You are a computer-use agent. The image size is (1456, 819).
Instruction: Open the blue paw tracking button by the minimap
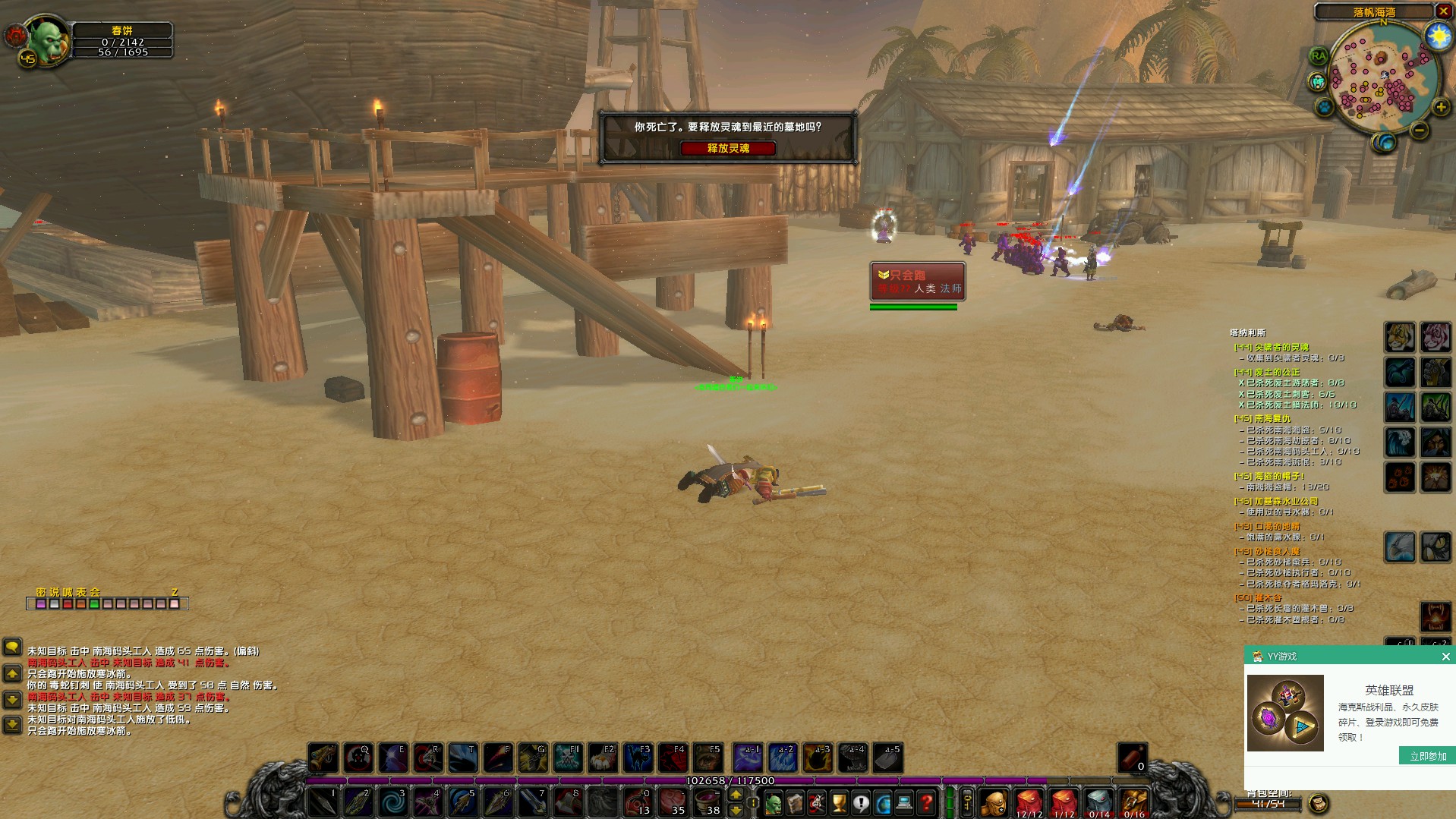click(1325, 107)
